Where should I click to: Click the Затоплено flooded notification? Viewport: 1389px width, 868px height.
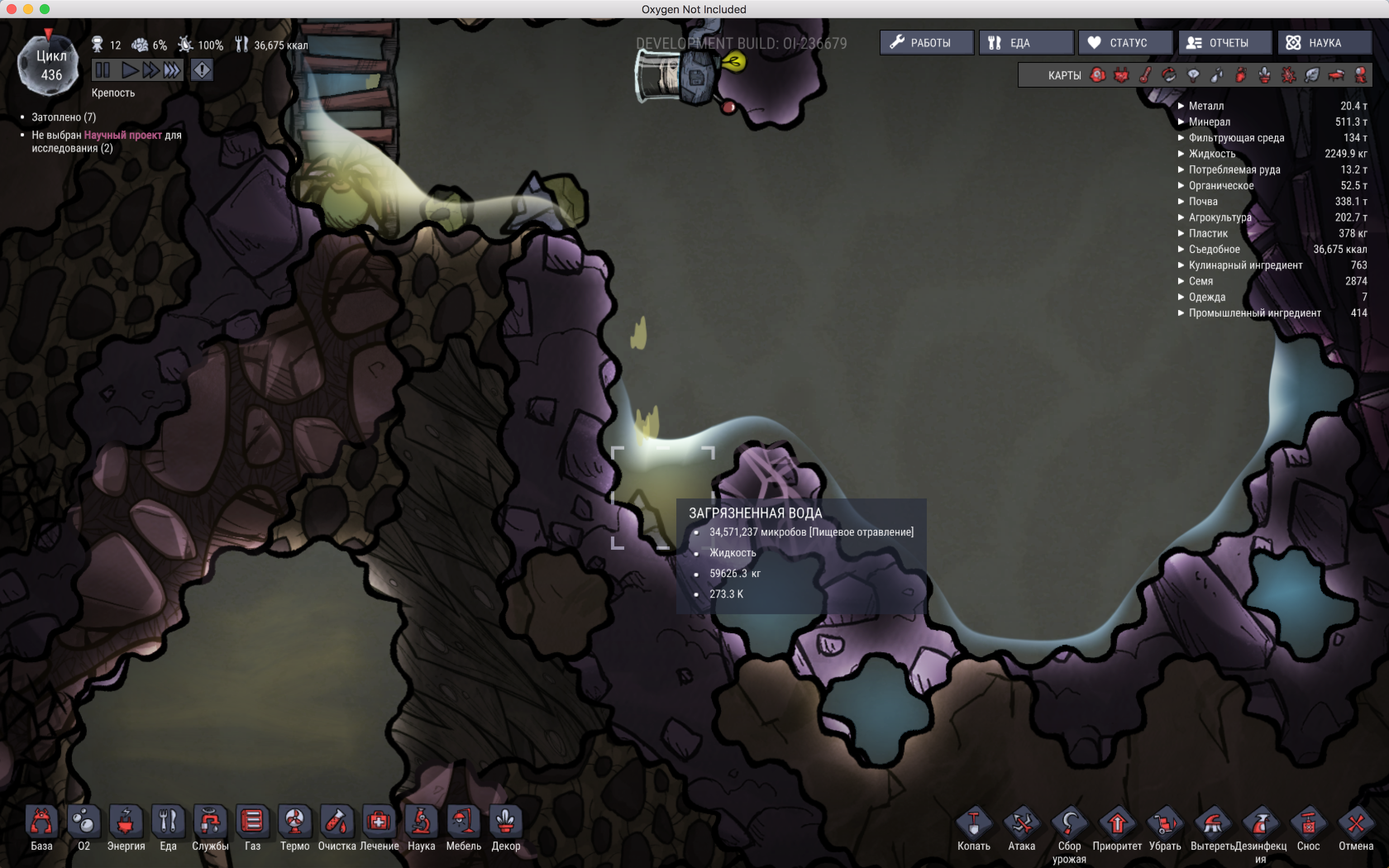[x=63, y=117]
